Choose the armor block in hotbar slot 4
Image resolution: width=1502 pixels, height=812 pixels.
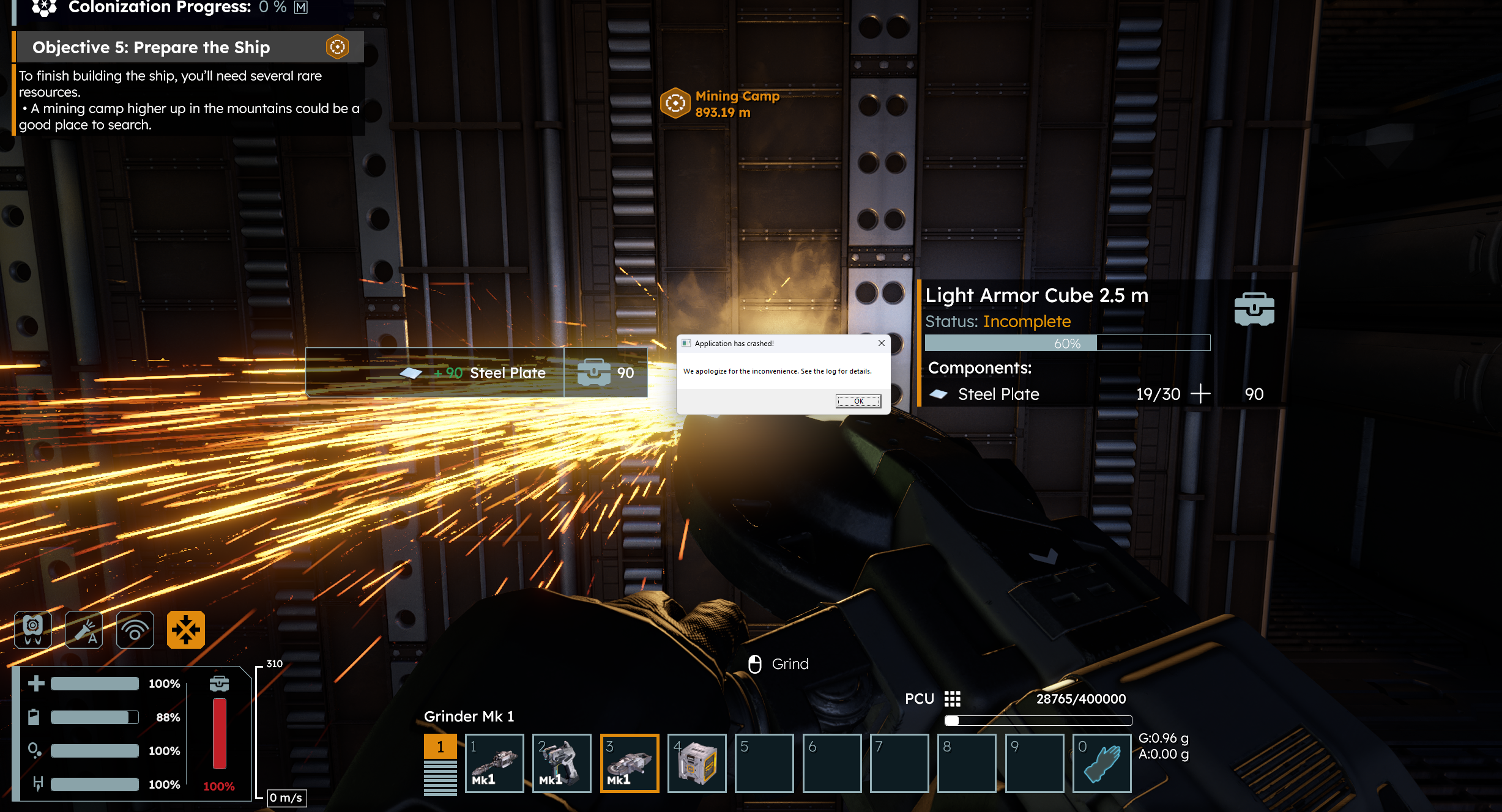tap(697, 763)
